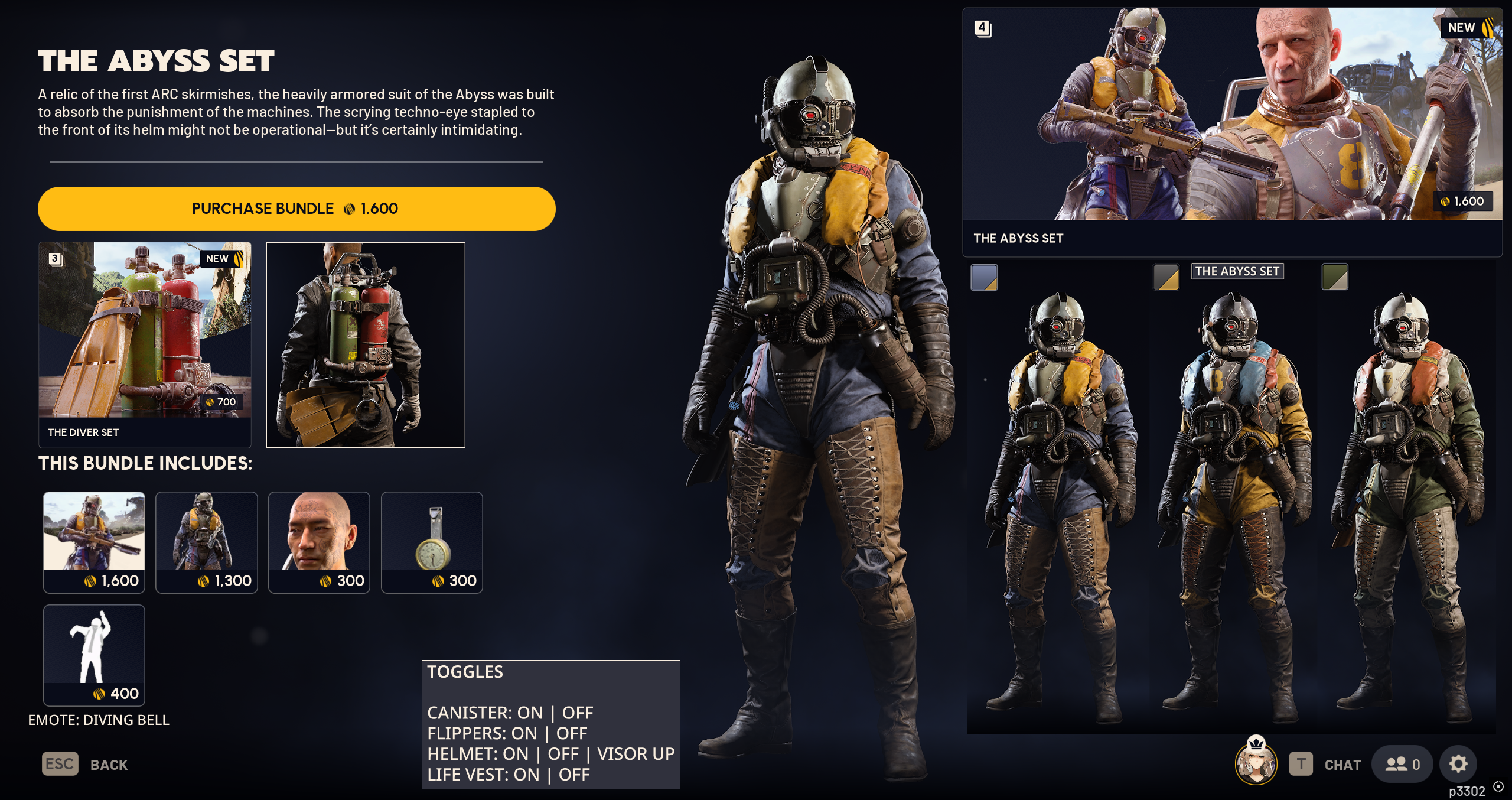
Task: Open the settings gear menu
Action: click(x=1458, y=764)
